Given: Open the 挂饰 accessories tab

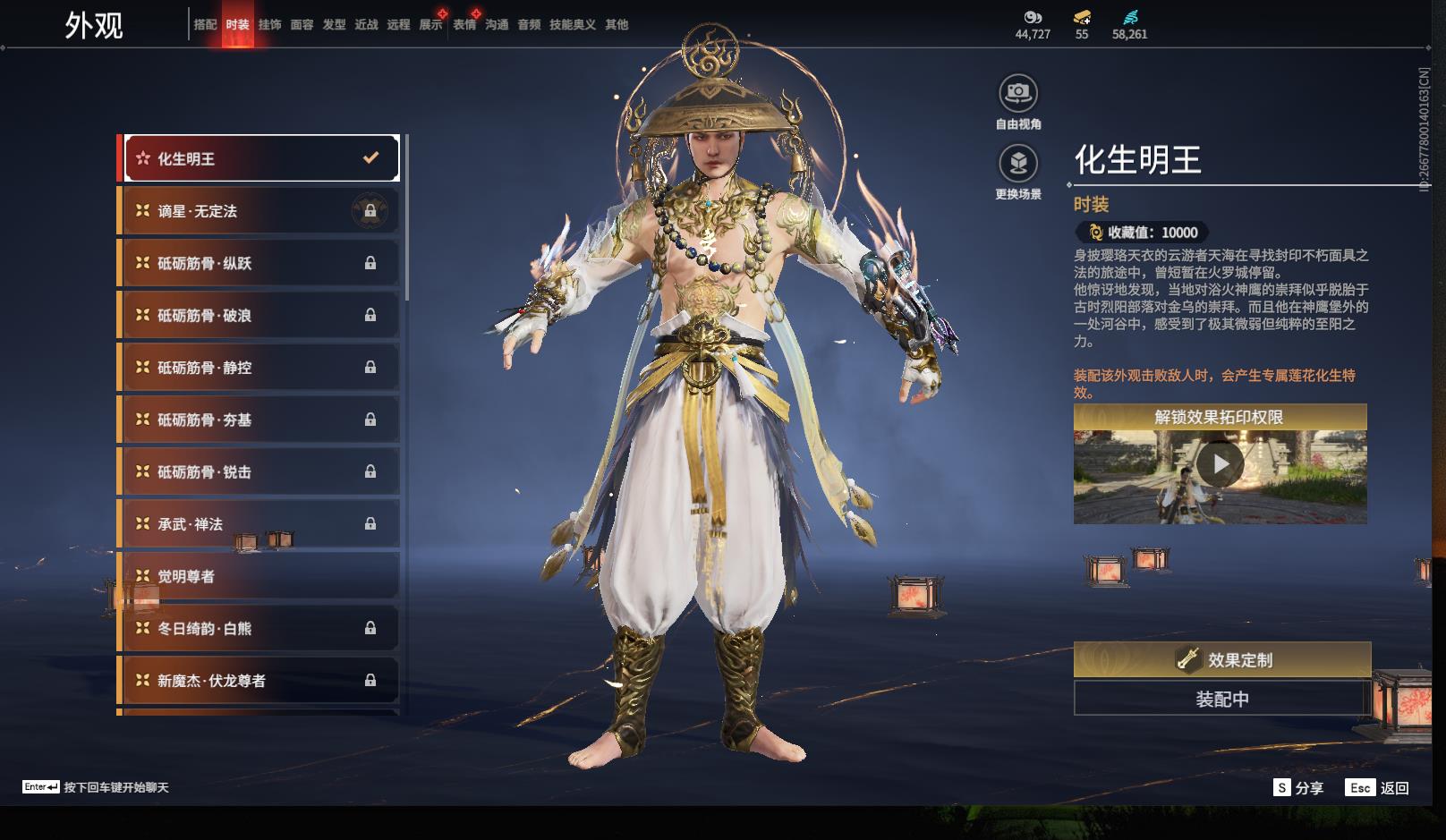Looking at the screenshot, I should 269,25.
